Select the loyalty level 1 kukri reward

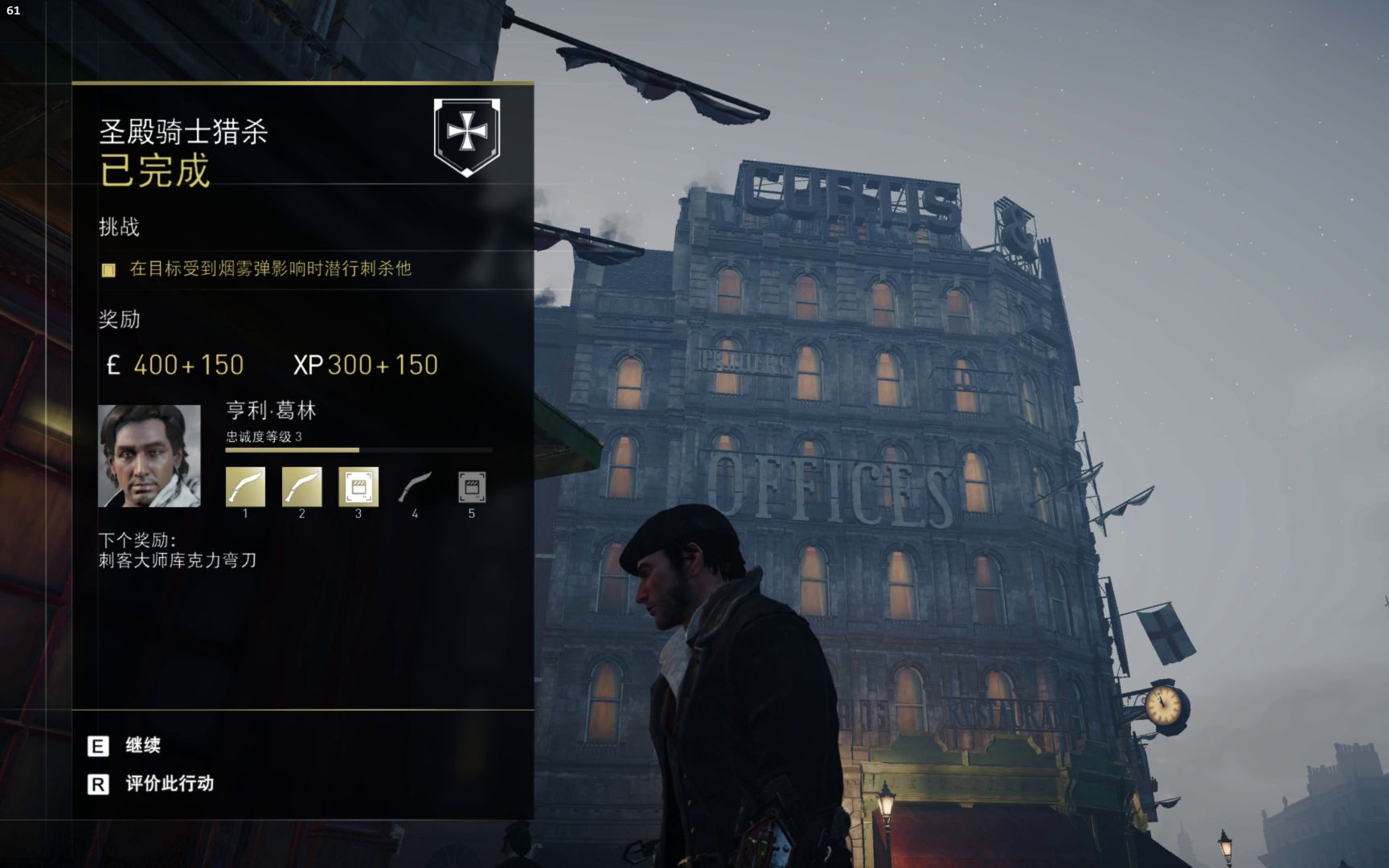[x=245, y=487]
